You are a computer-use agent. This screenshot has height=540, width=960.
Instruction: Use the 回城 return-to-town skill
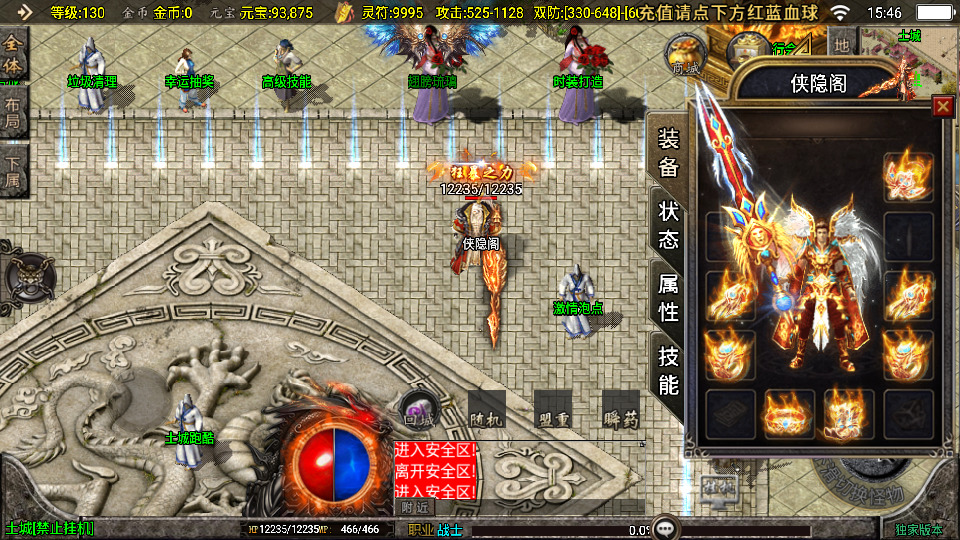pyautogui.click(x=417, y=411)
